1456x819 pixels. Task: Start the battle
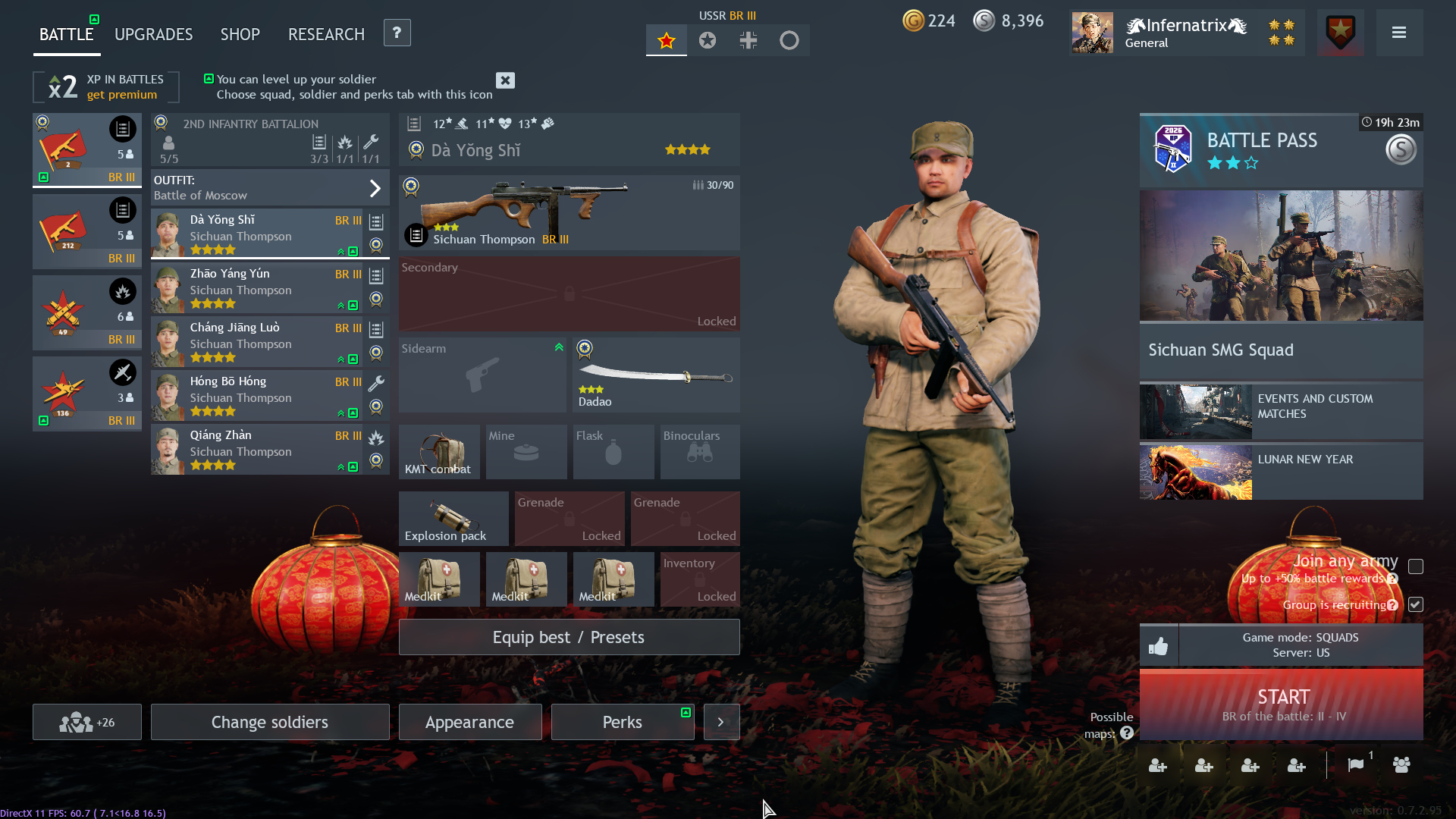pos(1281,704)
